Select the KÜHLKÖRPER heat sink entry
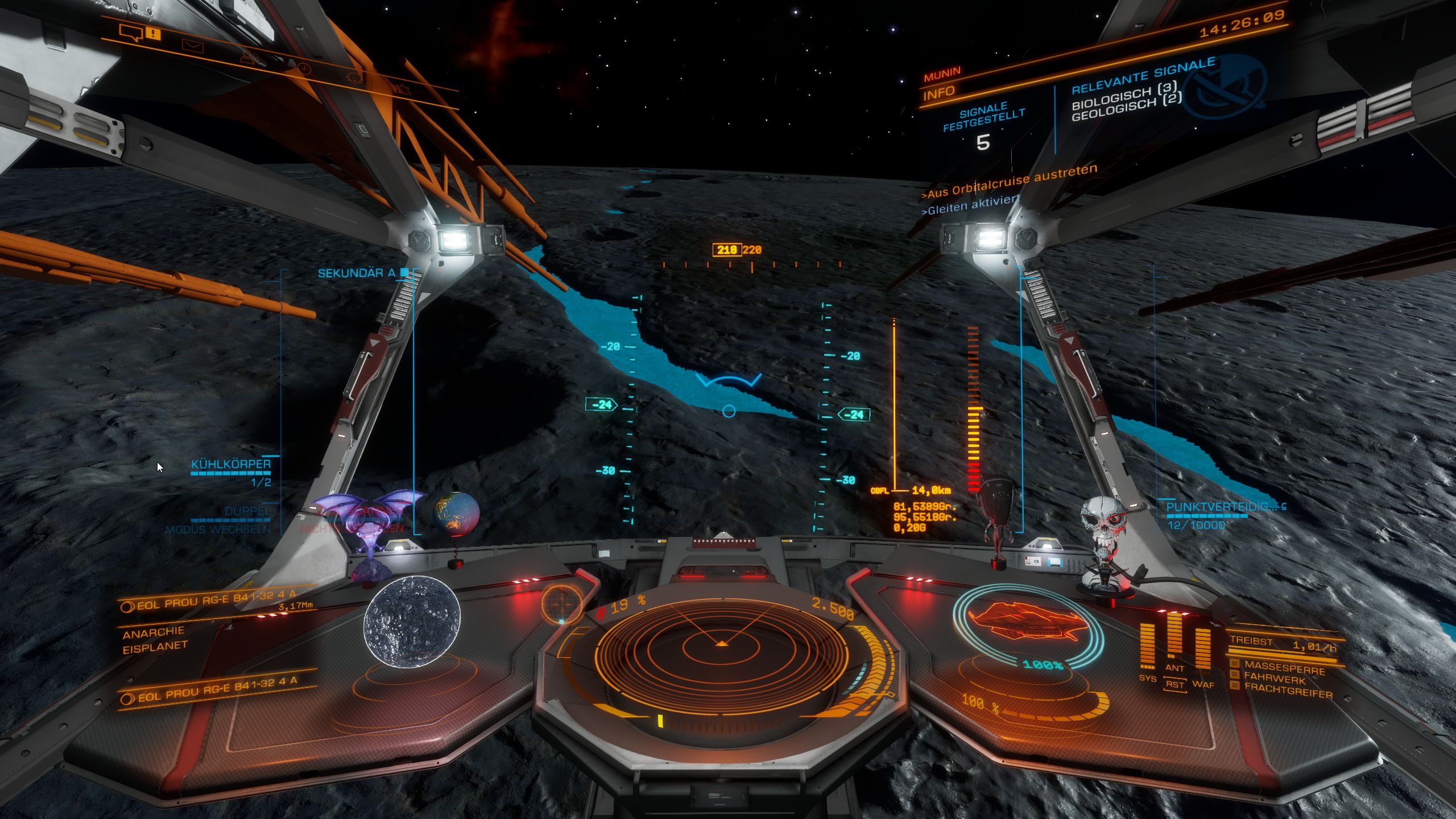The width and height of the screenshot is (1456, 819). point(231,464)
